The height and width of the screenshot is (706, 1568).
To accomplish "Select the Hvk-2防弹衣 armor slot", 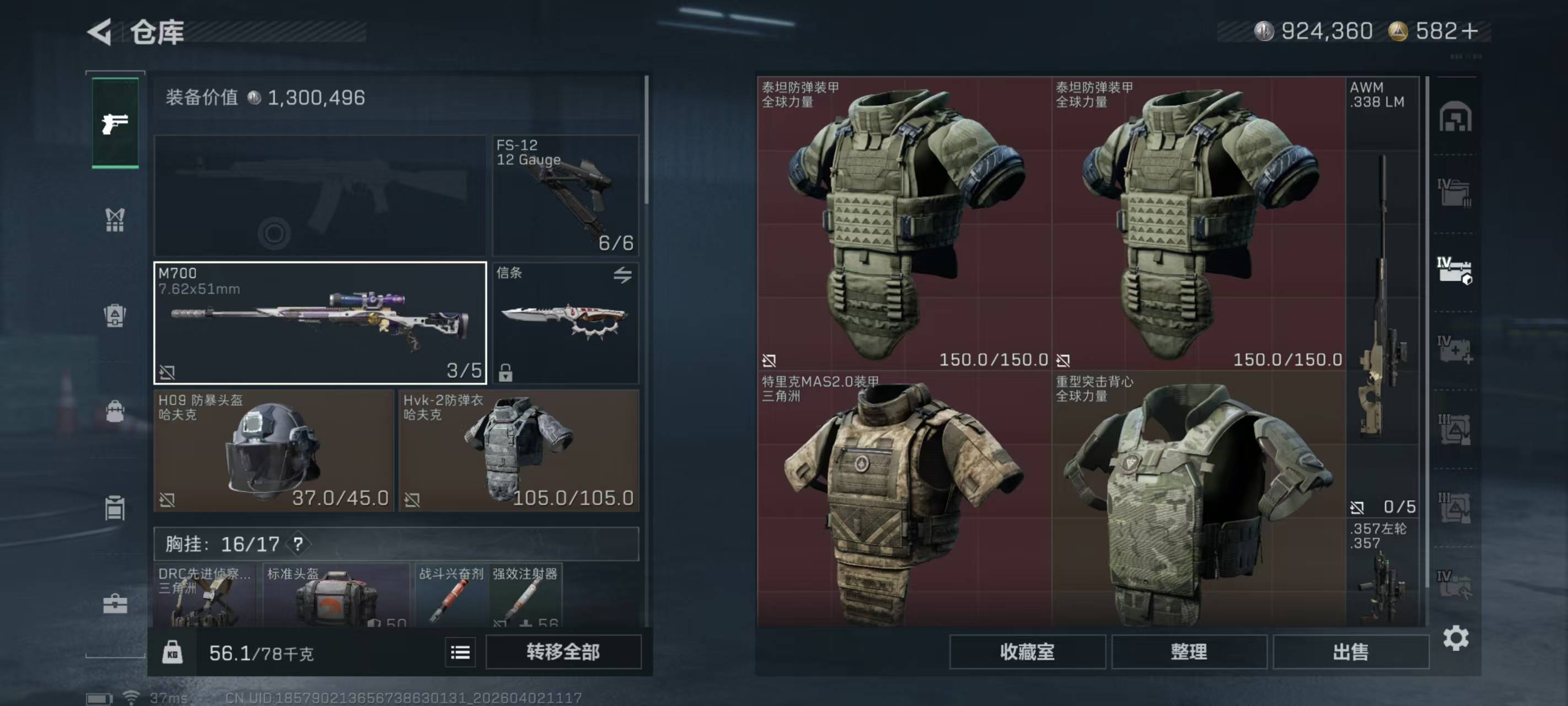I will [519, 451].
